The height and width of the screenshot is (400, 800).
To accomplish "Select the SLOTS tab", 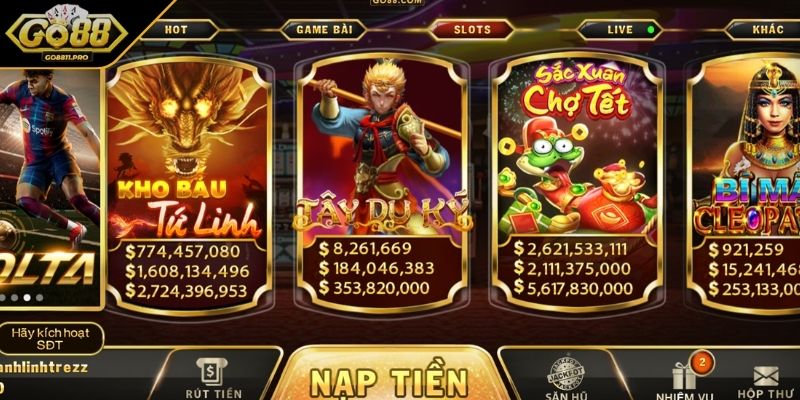I will [473, 30].
